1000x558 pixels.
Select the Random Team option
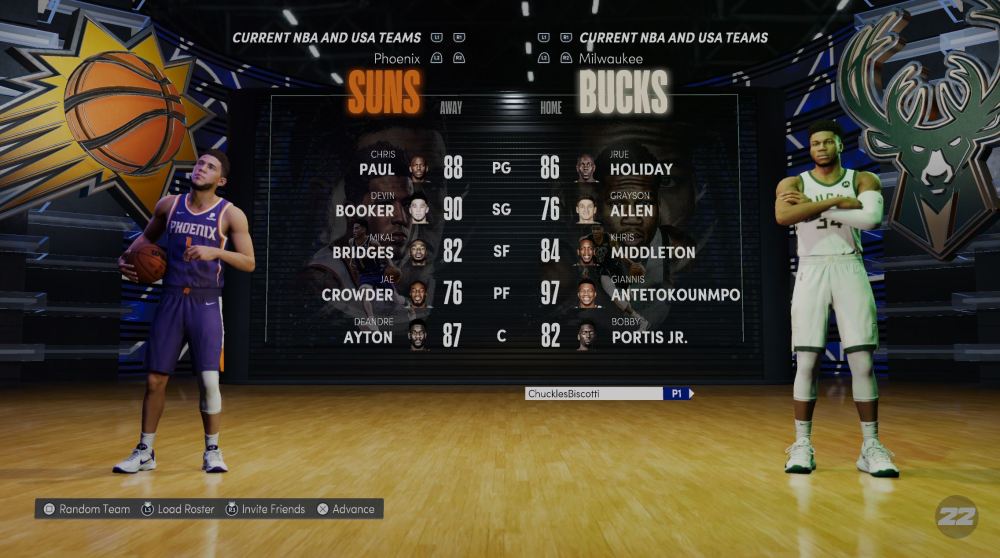pos(86,509)
